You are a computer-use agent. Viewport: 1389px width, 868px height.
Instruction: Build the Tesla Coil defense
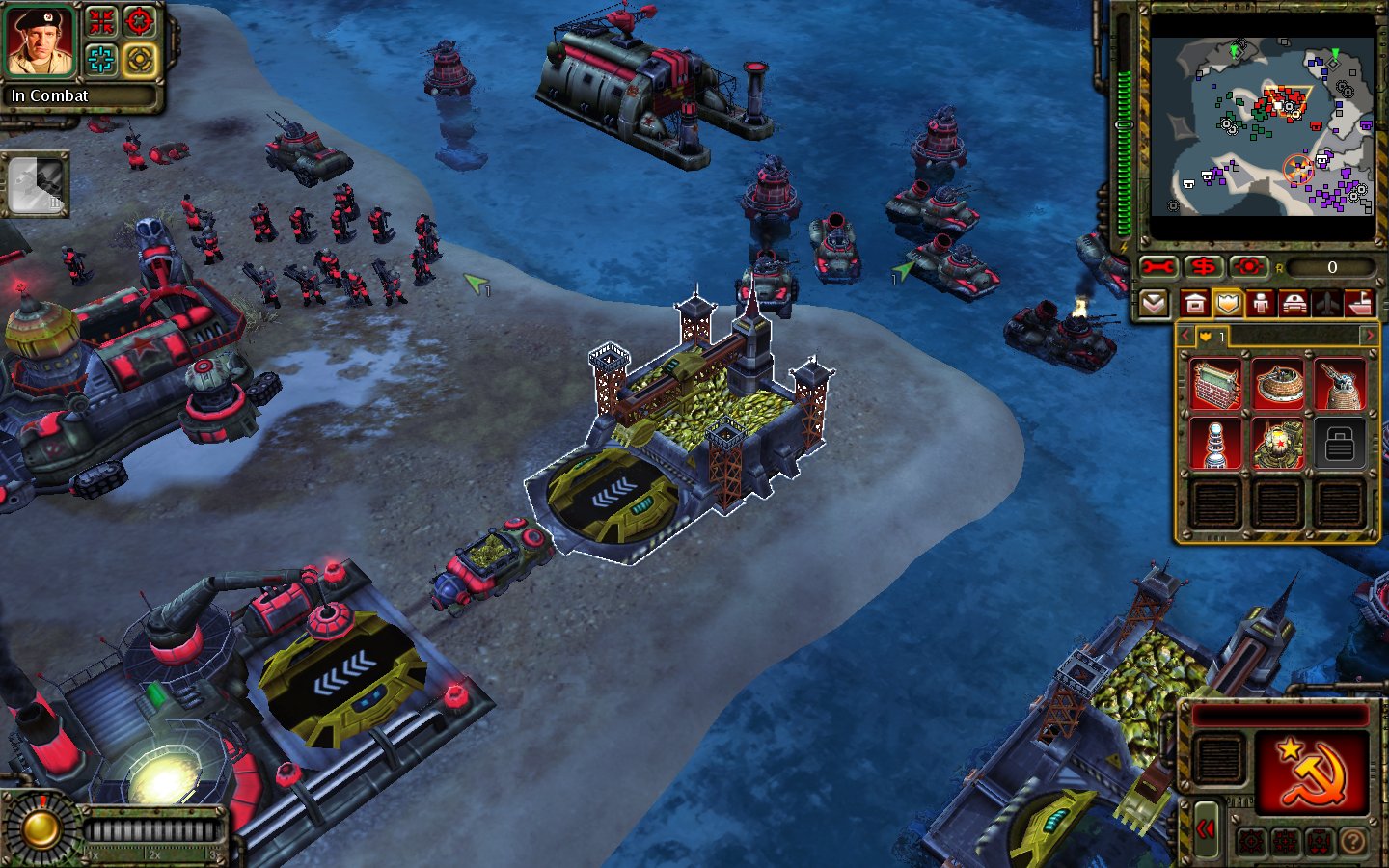[x=1215, y=444]
